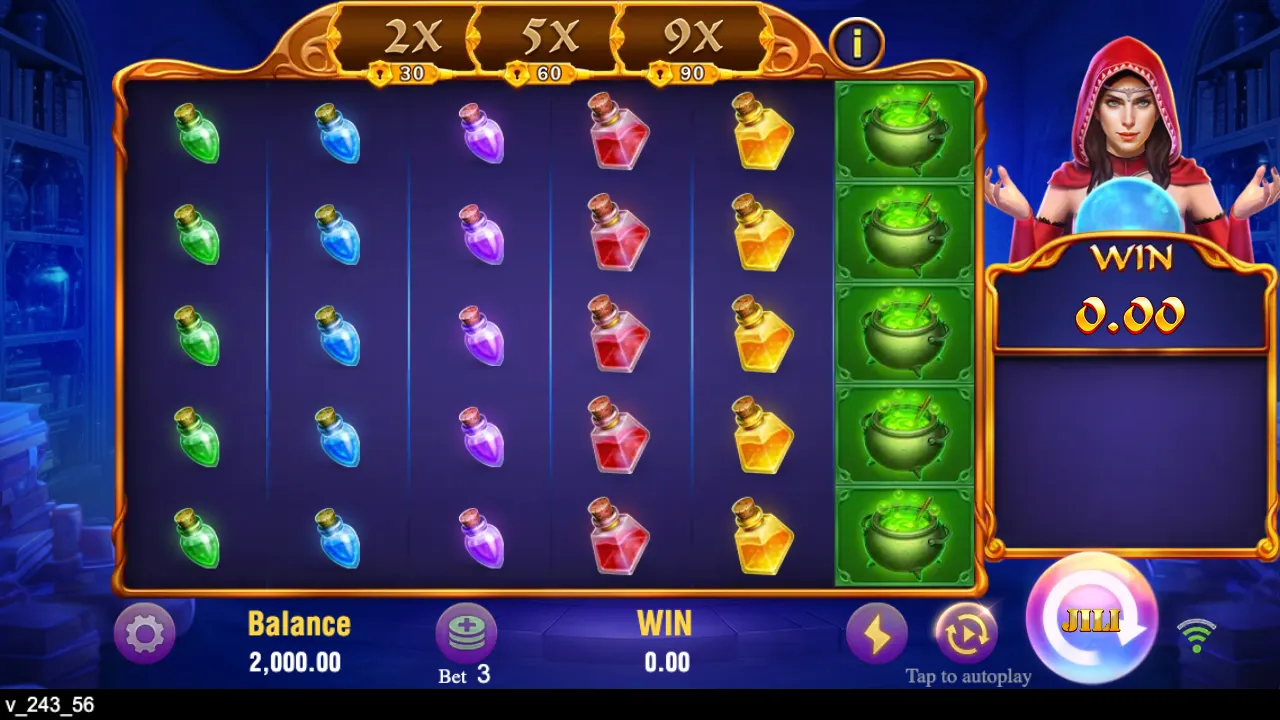Image resolution: width=1280 pixels, height=720 pixels.
Task: Spin the reels with the JILI button
Action: pos(1091,620)
